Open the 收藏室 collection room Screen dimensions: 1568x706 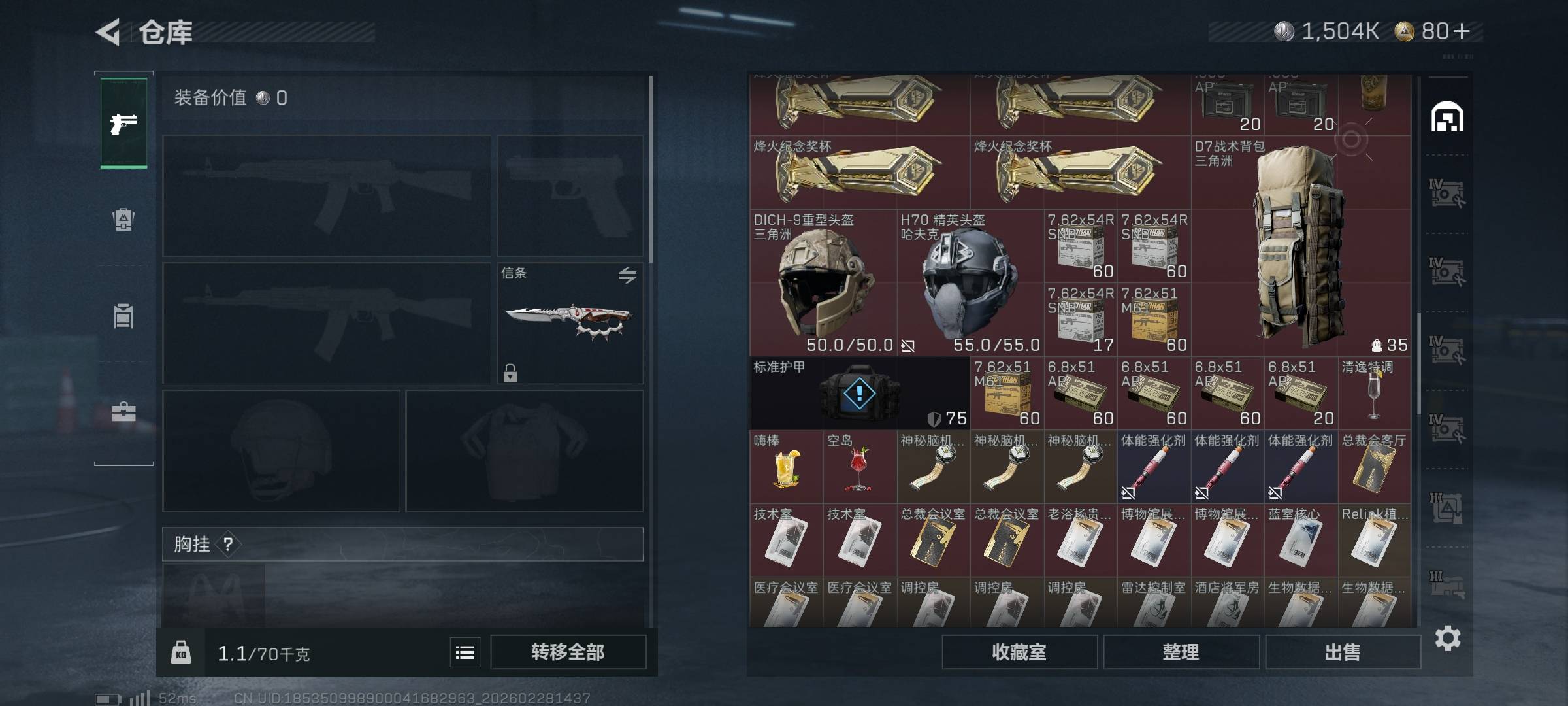[x=1019, y=652]
